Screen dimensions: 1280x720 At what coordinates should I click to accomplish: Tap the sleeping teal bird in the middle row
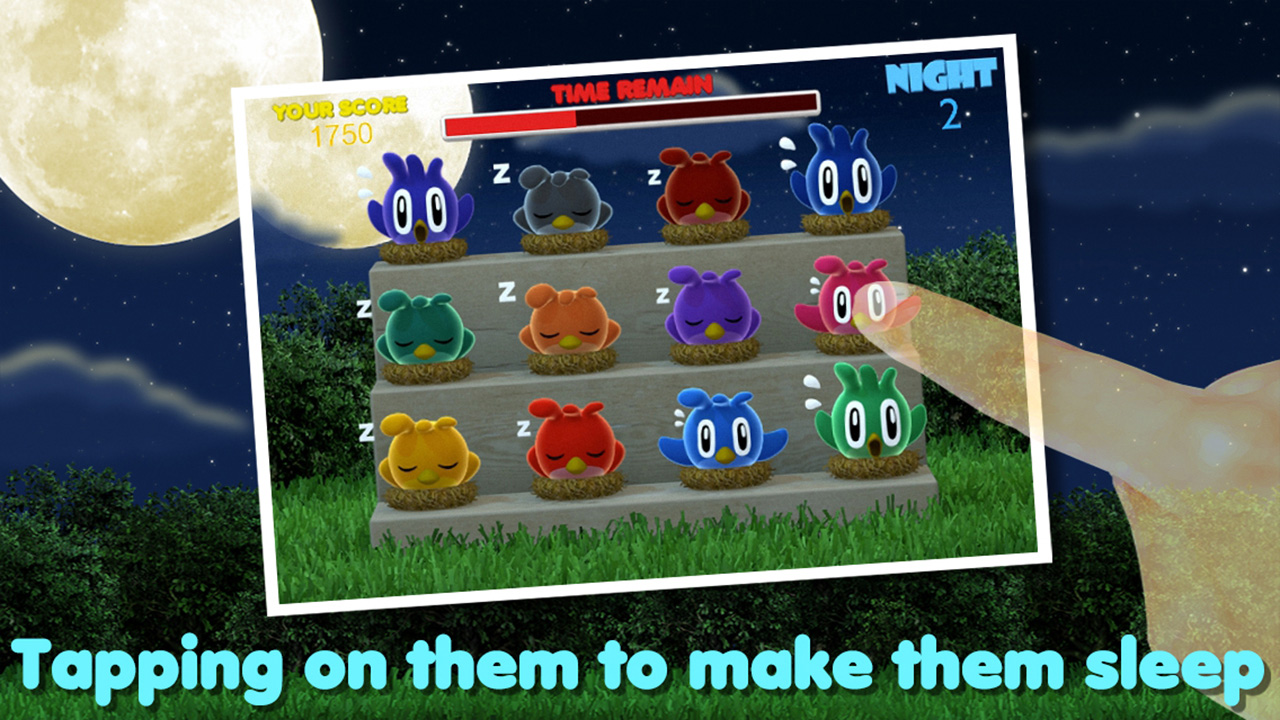(x=425, y=330)
